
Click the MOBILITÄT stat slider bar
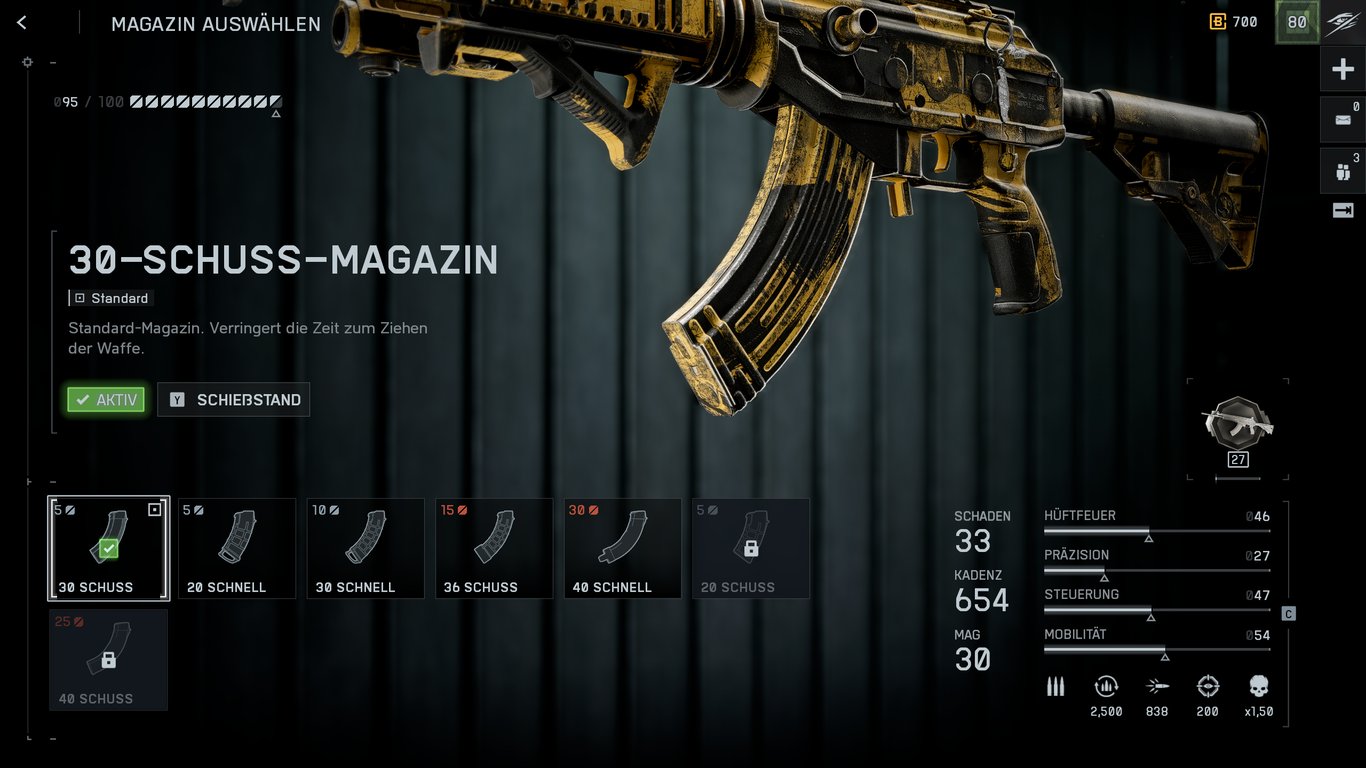click(x=1157, y=647)
